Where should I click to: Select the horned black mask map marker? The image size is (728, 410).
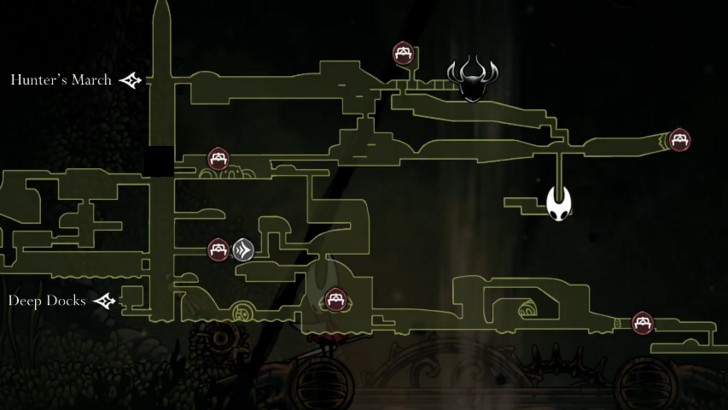click(x=471, y=78)
